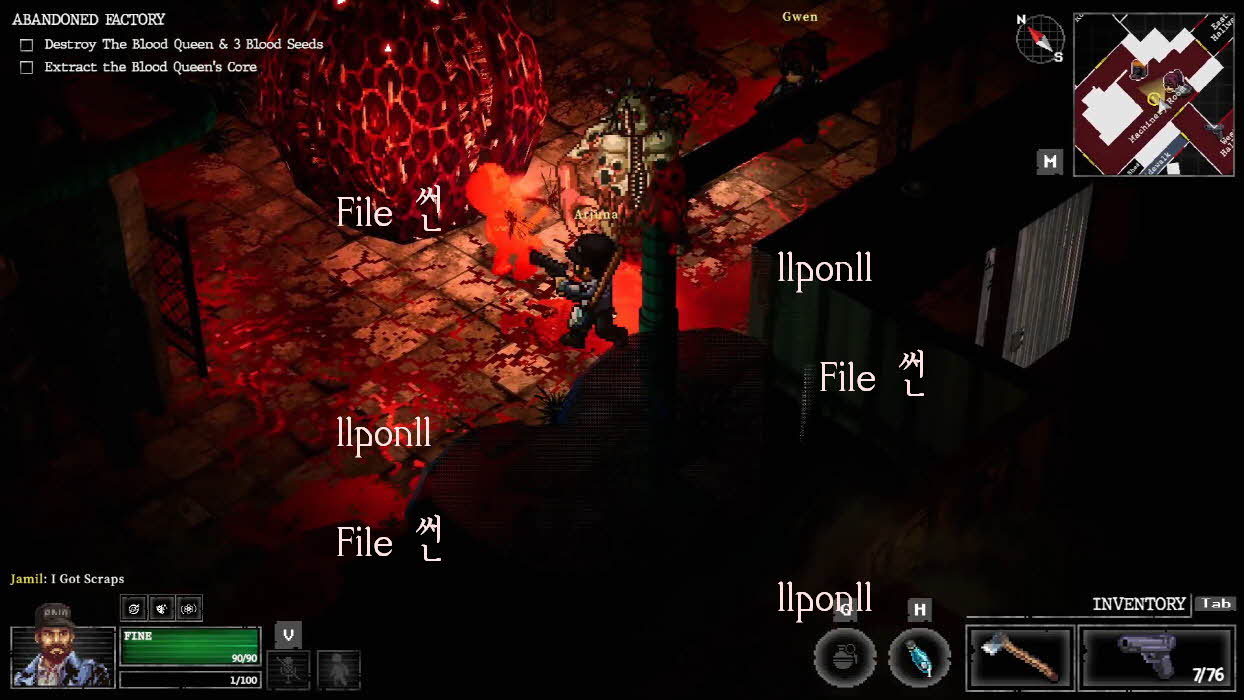Click the Extract the Blood Queen's Core objective
Viewport: 1244px width, 700px height.
(x=150, y=67)
